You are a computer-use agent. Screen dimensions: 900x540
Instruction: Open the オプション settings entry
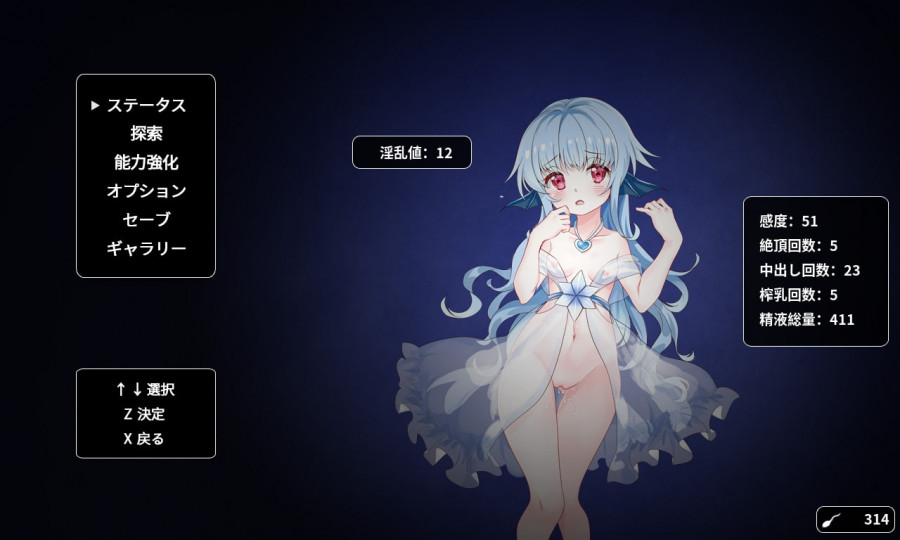pyautogui.click(x=146, y=191)
